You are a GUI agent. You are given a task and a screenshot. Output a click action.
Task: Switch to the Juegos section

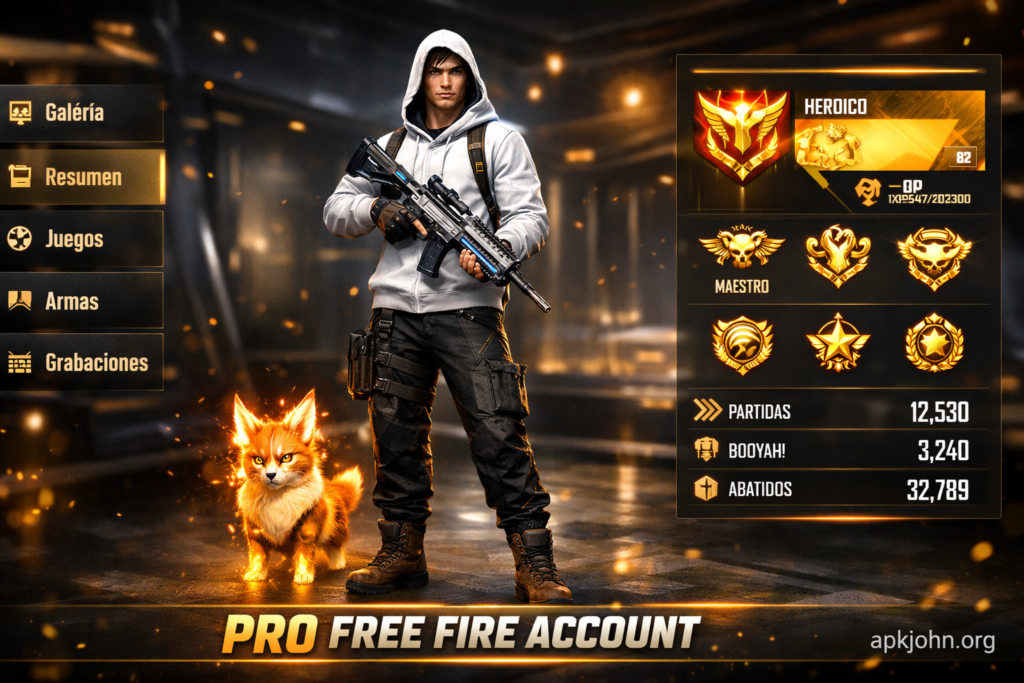click(82, 239)
